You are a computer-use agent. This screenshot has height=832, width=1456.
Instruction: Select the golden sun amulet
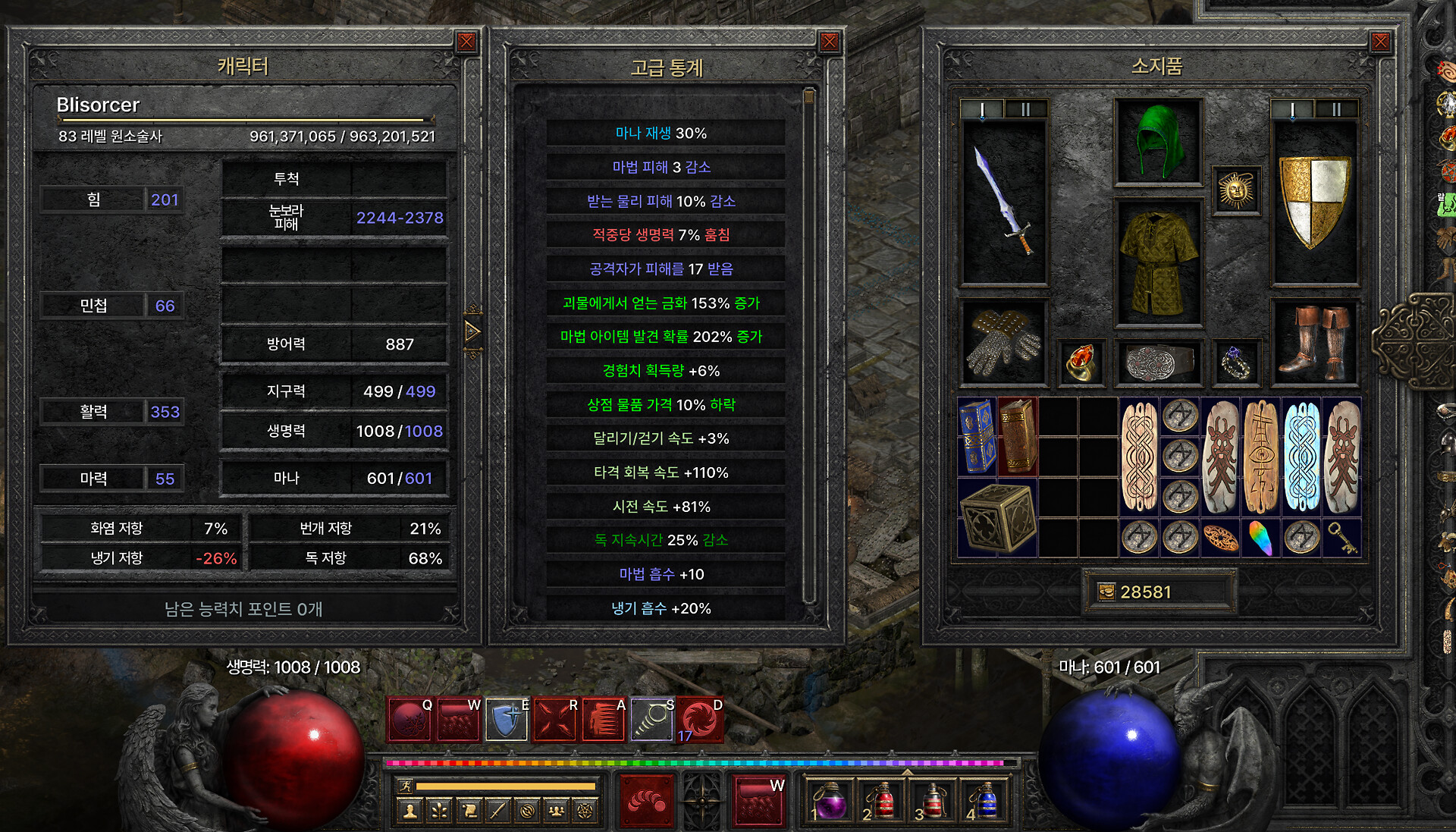[x=1236, y=190]
